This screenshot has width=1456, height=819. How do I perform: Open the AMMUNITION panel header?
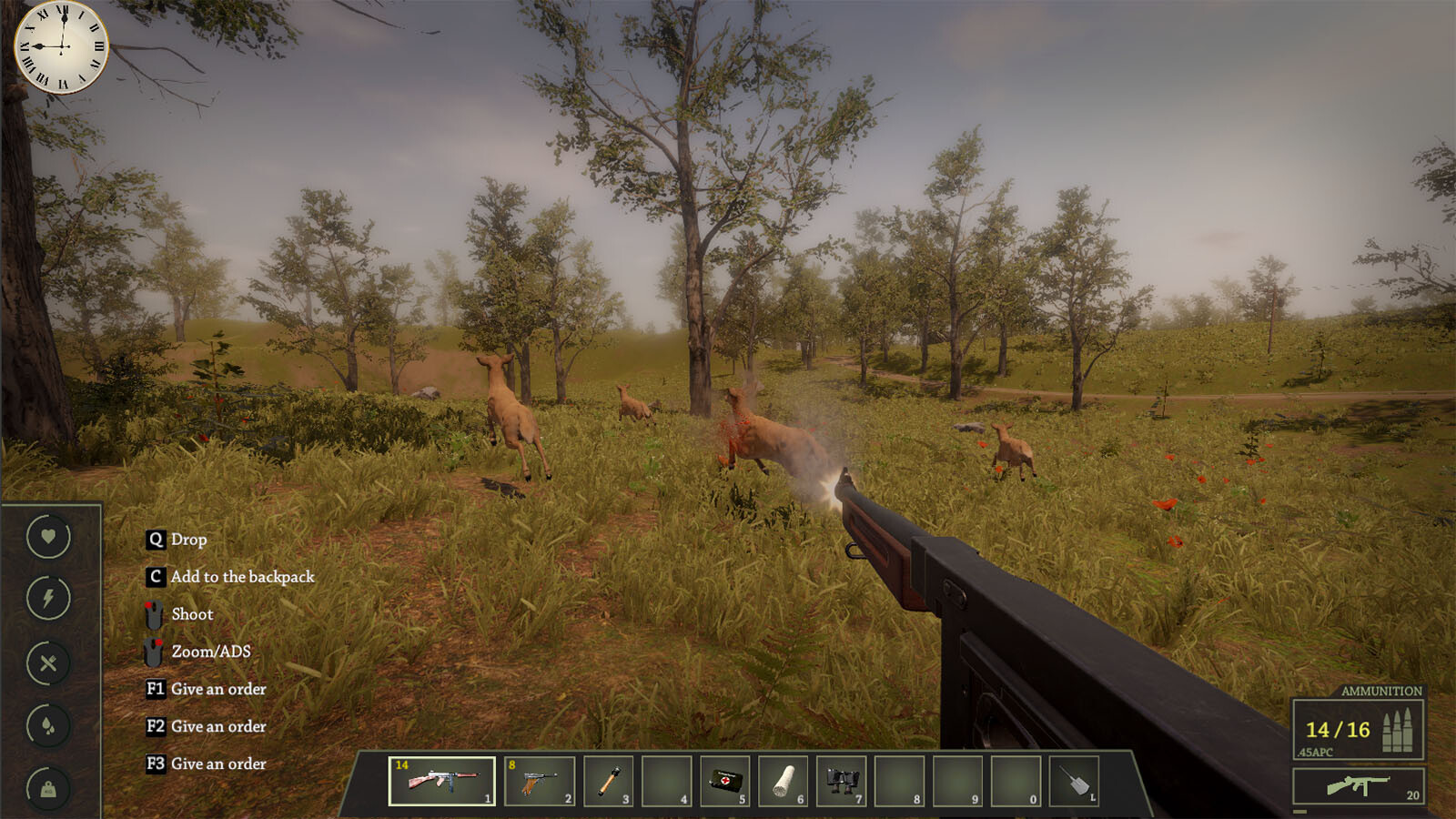point(1383,693)
